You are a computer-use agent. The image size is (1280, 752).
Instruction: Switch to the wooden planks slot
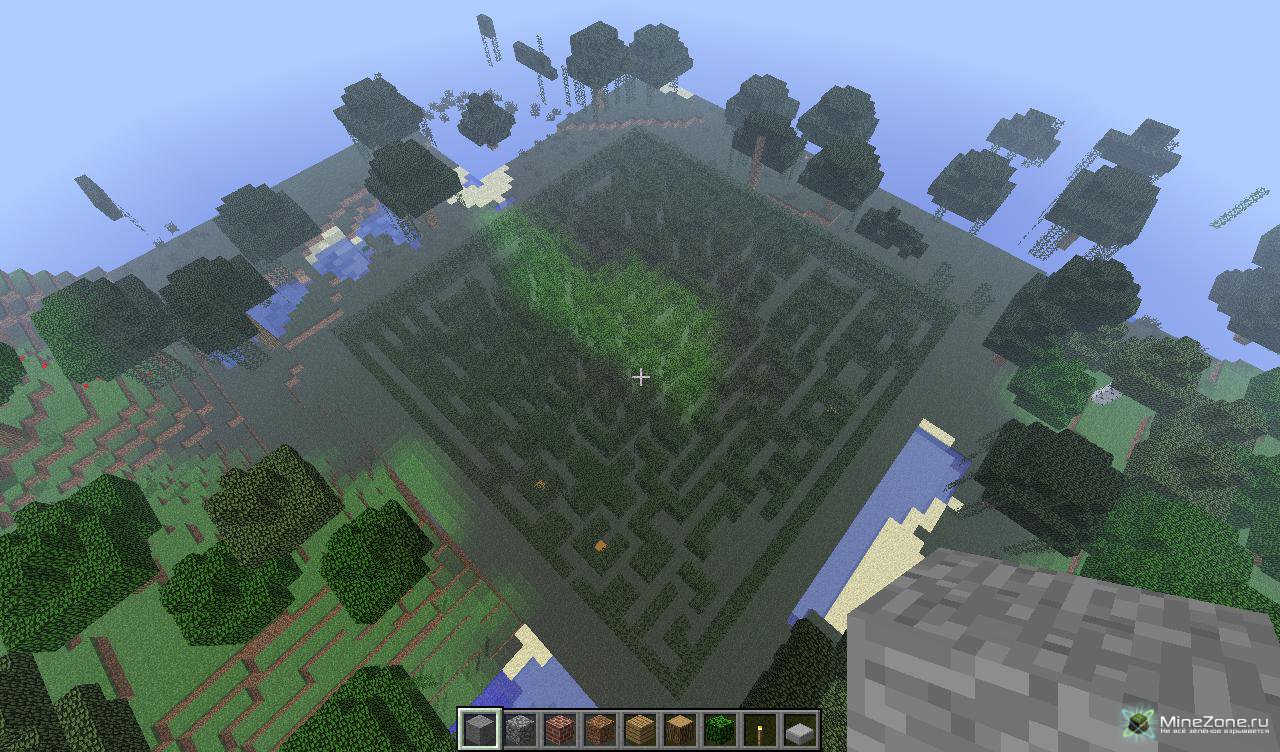(640, 729)
